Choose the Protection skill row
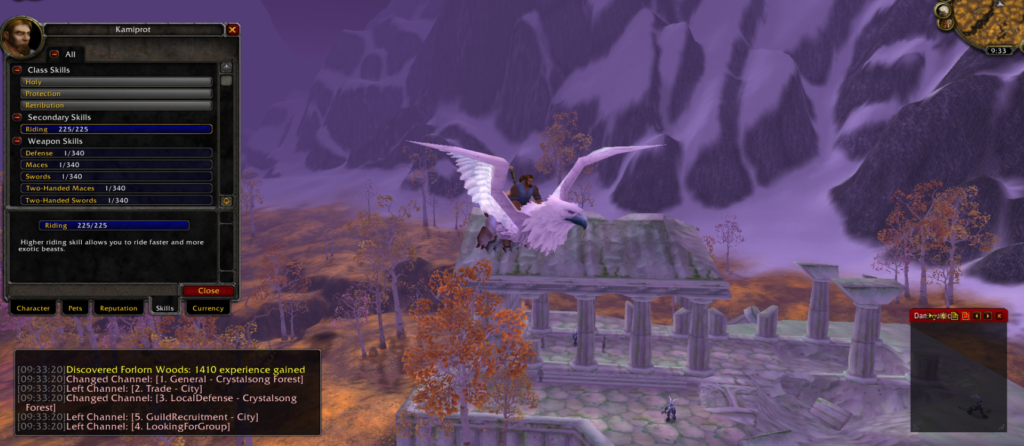 tap(116, 94)
